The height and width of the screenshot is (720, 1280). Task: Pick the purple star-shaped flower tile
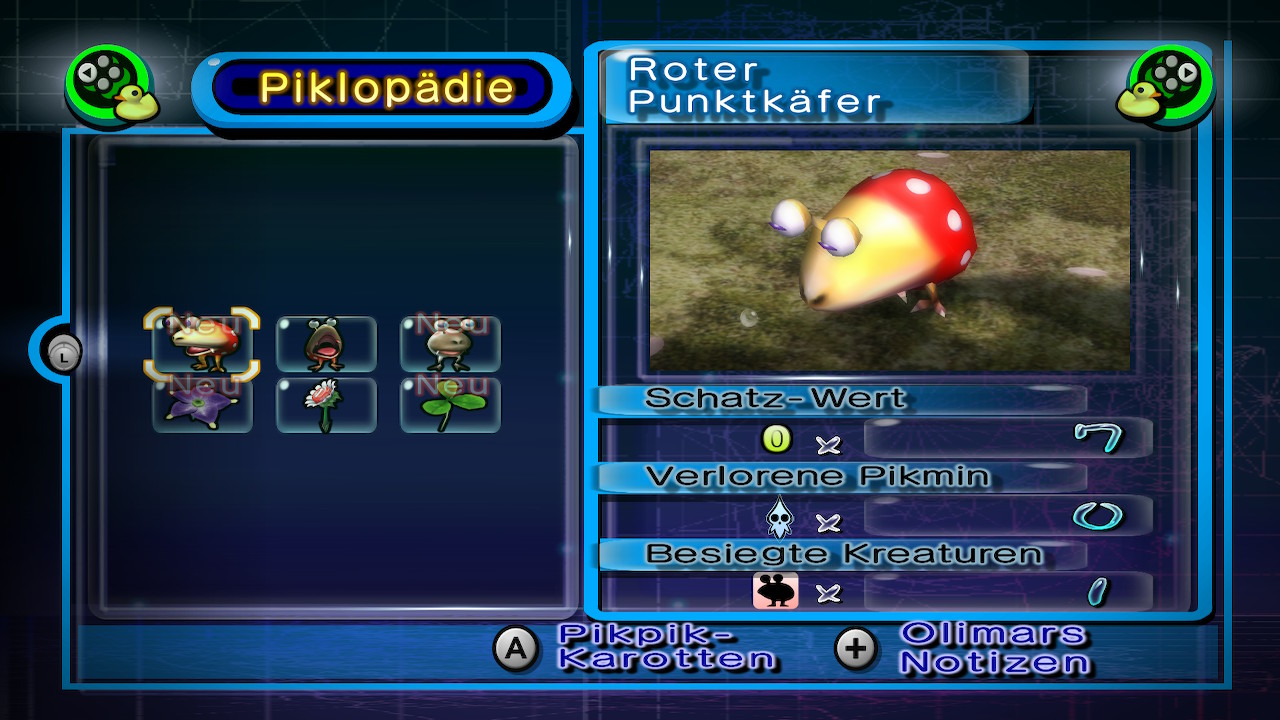pyautogui.click(x=202, y=405)
